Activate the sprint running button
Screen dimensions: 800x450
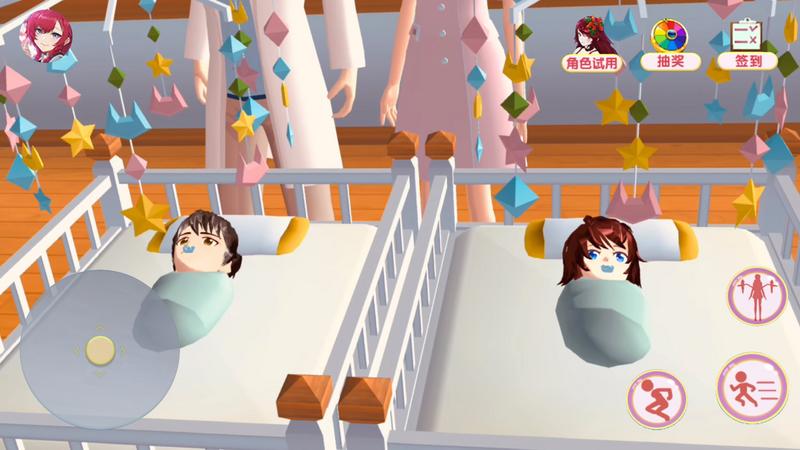(751, 386)
